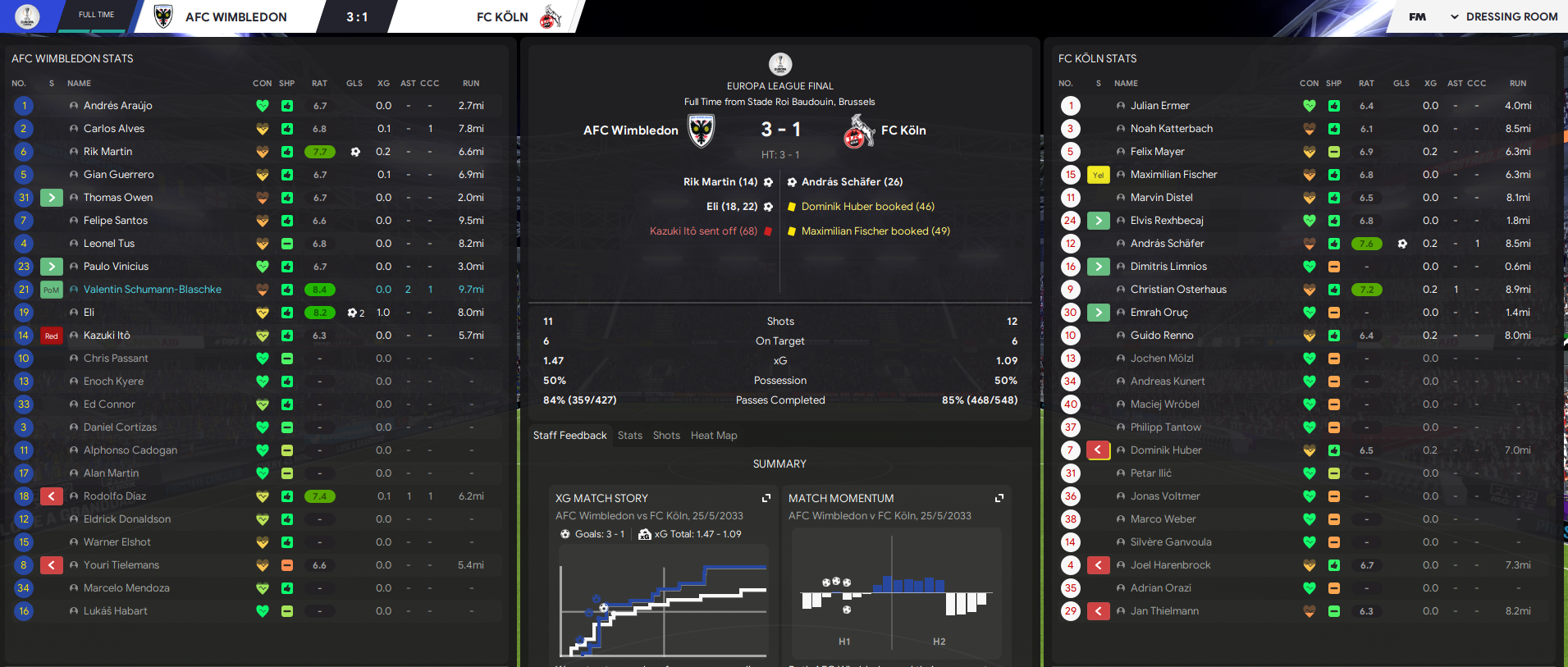Click the PoM badge beside Valentin Schumann-Blaschke

point(51,289)
